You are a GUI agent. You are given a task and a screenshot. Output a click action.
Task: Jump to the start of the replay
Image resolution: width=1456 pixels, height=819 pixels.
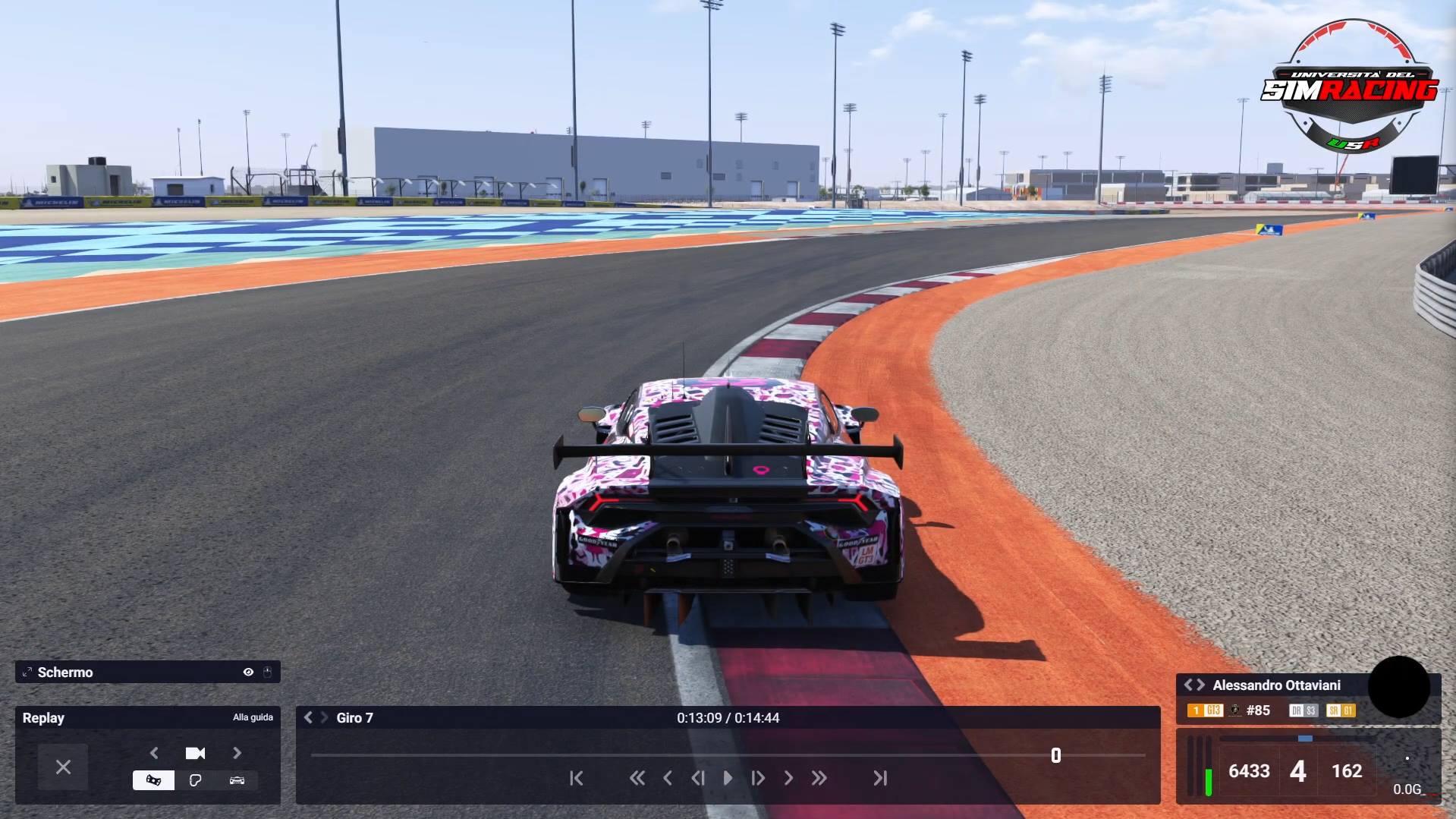[577, 778]
